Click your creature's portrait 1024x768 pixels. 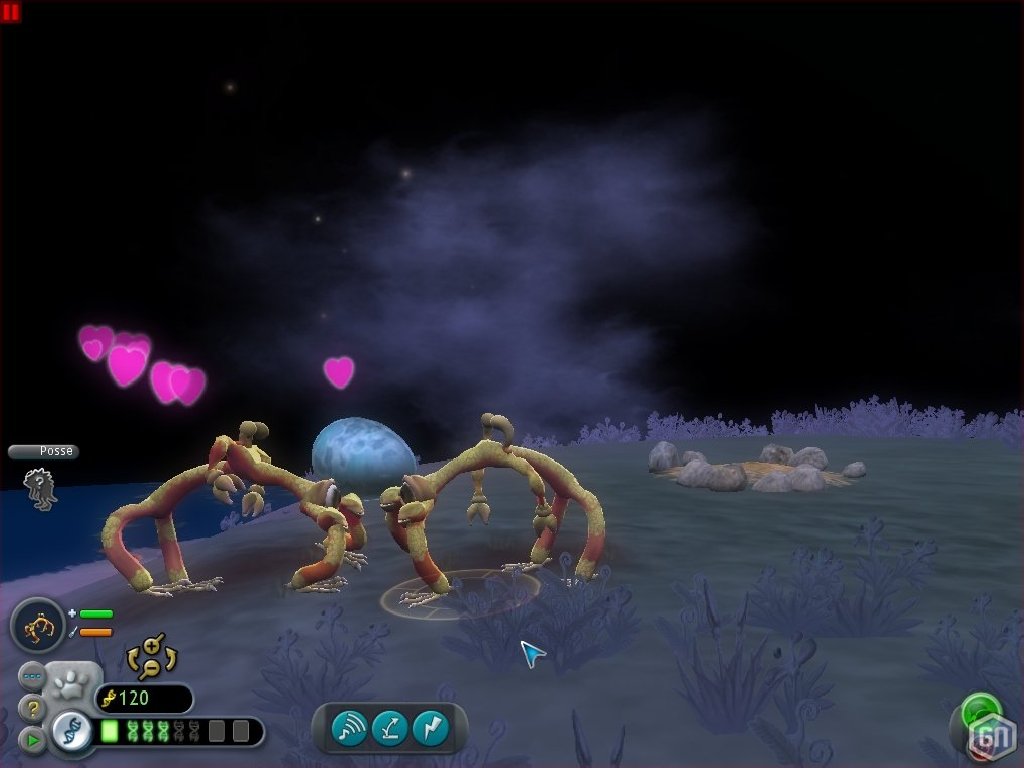point(38,625)
